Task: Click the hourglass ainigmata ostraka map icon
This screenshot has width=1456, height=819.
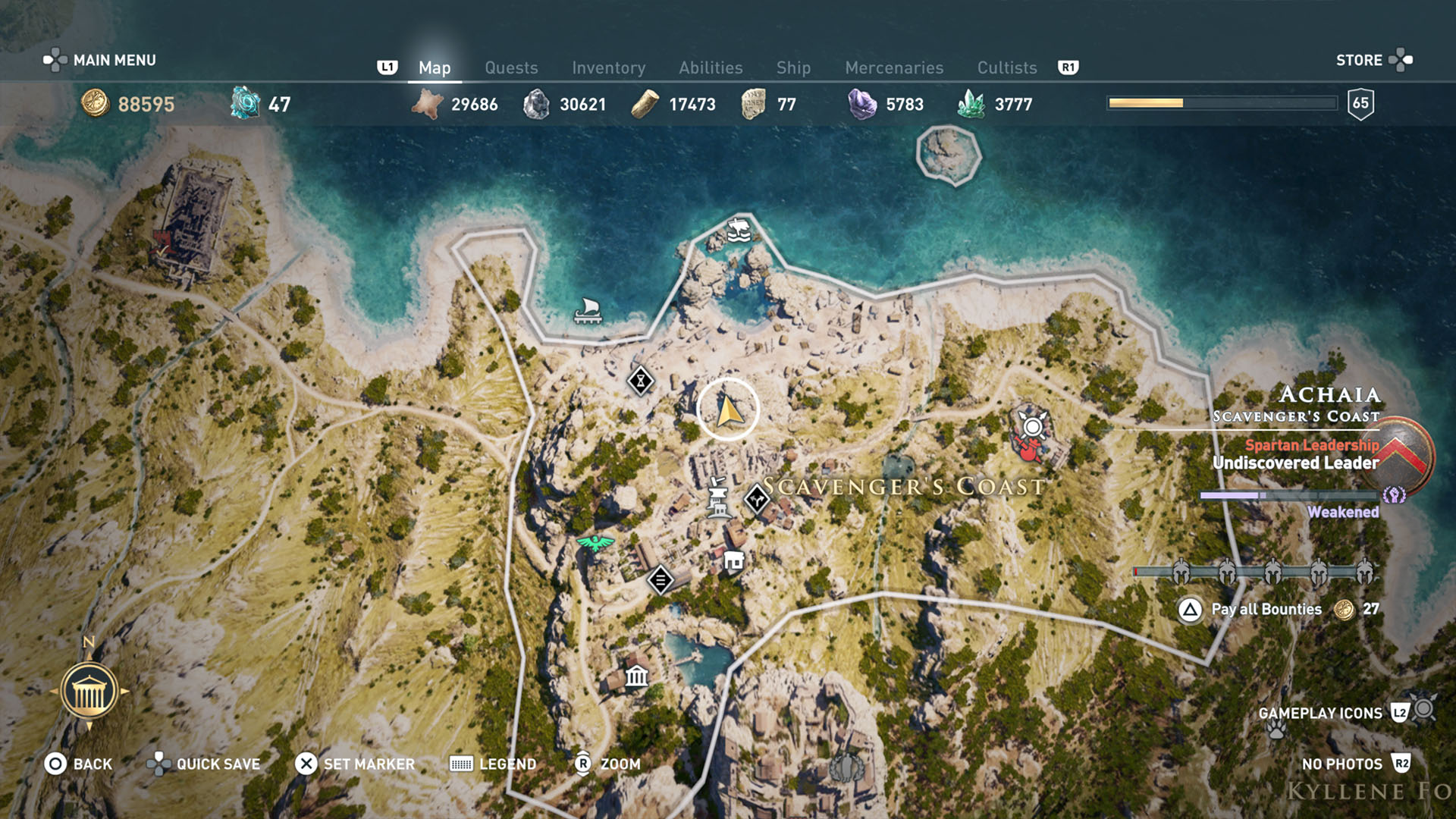Action: pos(641,381)
